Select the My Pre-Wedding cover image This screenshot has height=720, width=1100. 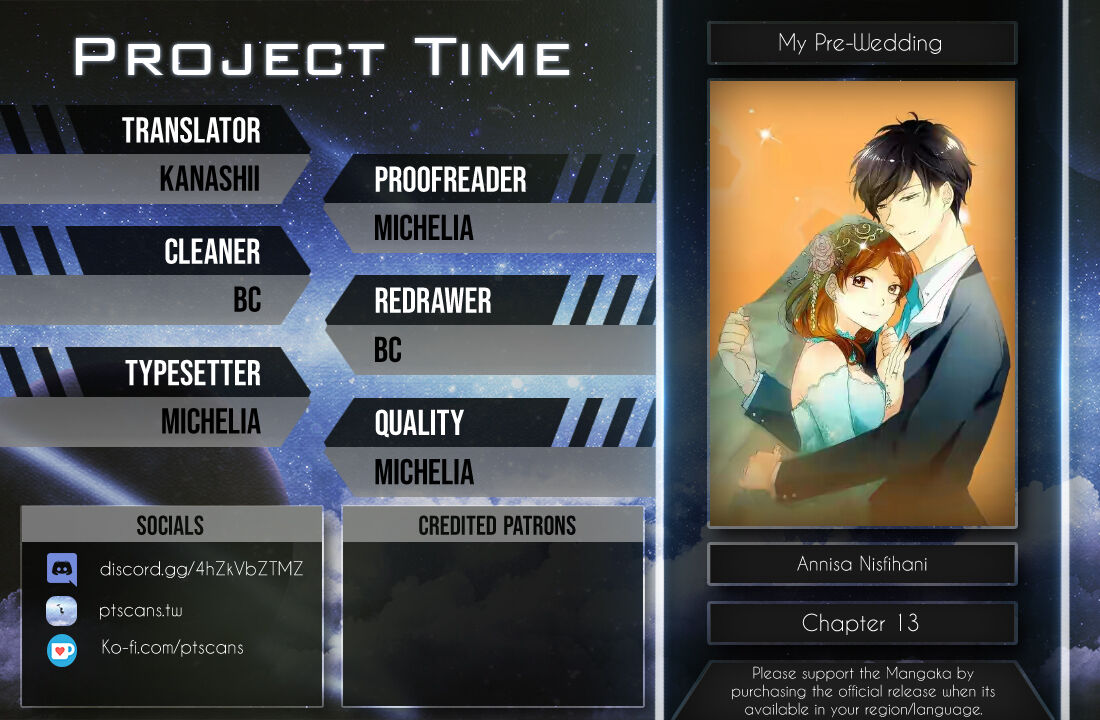[862, 304]
